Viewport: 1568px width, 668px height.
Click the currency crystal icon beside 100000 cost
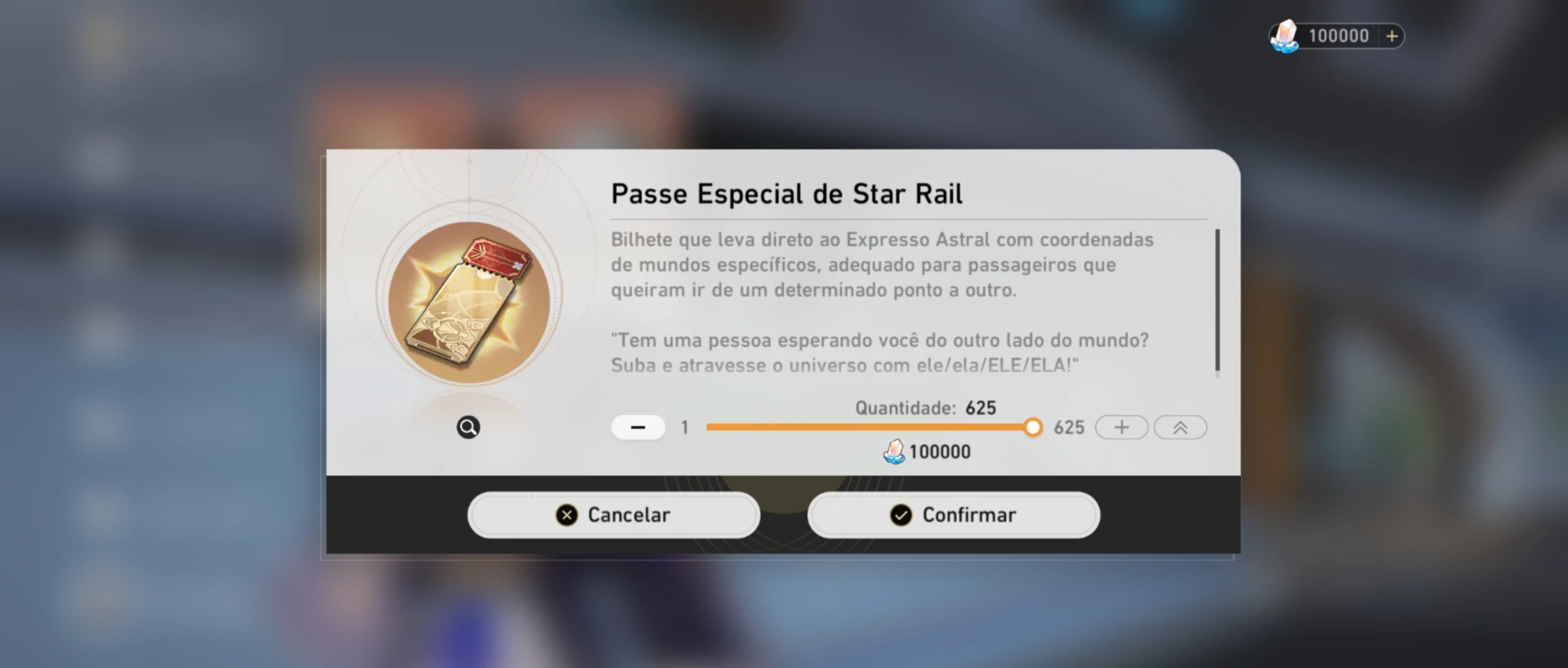coord(894,451)
